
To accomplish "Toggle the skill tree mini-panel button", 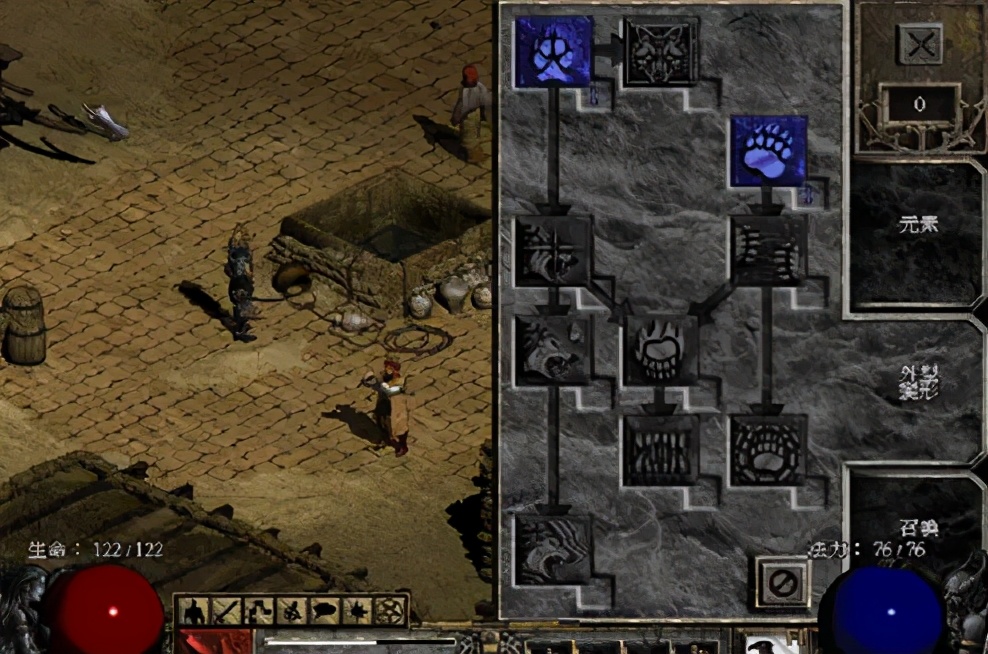I will (259, 610).
